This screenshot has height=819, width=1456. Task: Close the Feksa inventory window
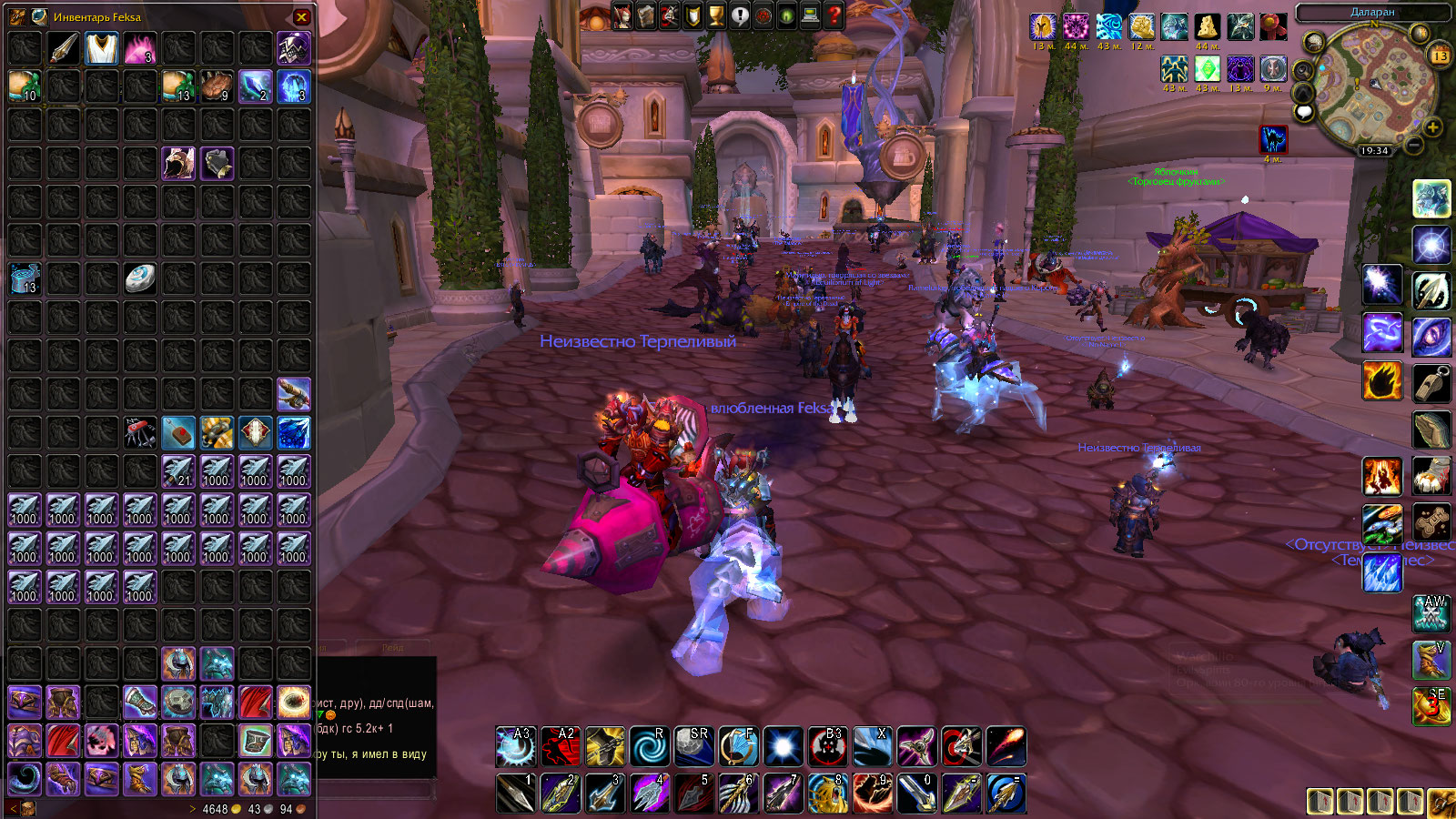[302, 16]
